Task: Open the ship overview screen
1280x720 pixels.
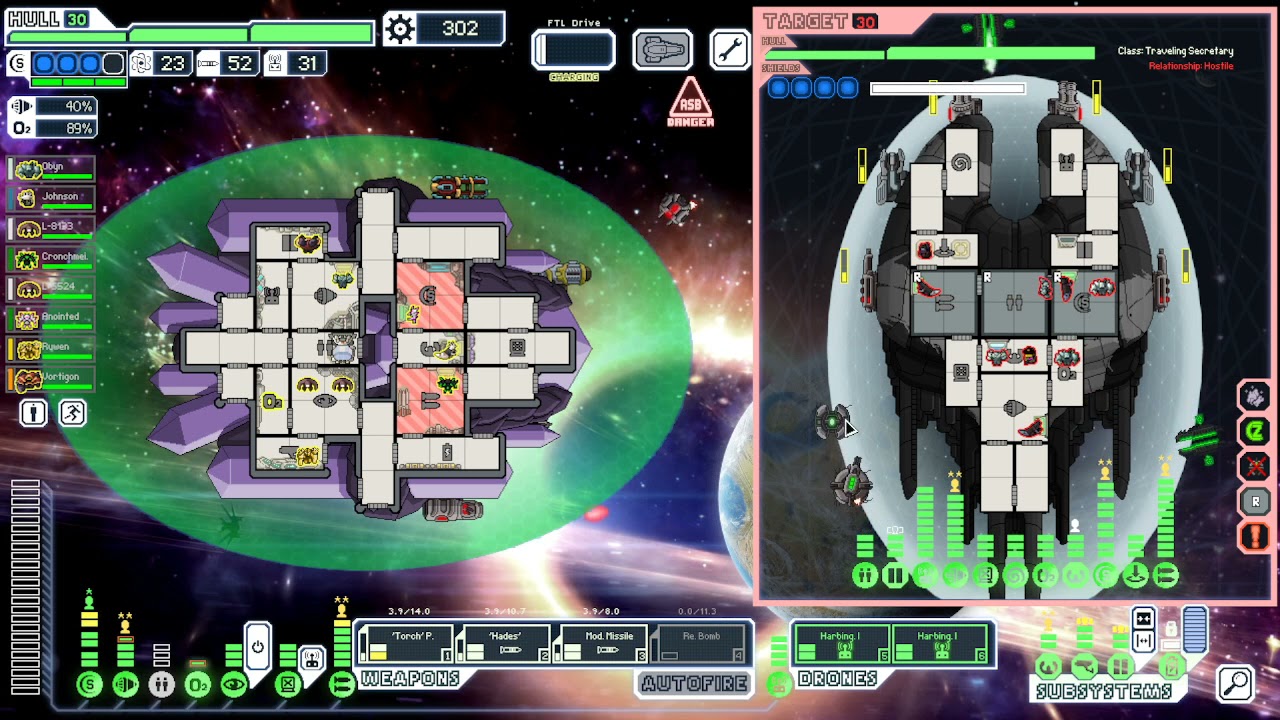Action: 662,49
